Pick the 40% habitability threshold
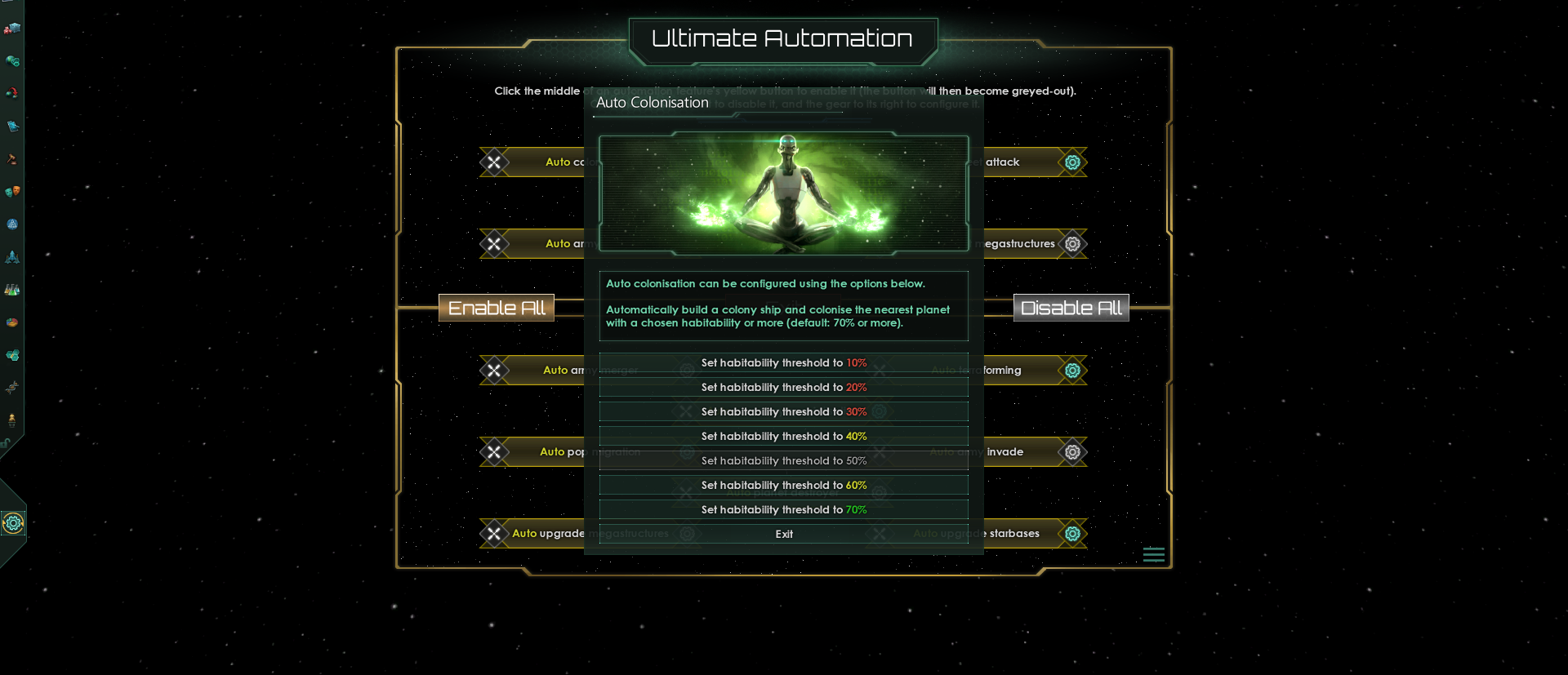Viewport: 1568px width, 675px height. [783, 437]
